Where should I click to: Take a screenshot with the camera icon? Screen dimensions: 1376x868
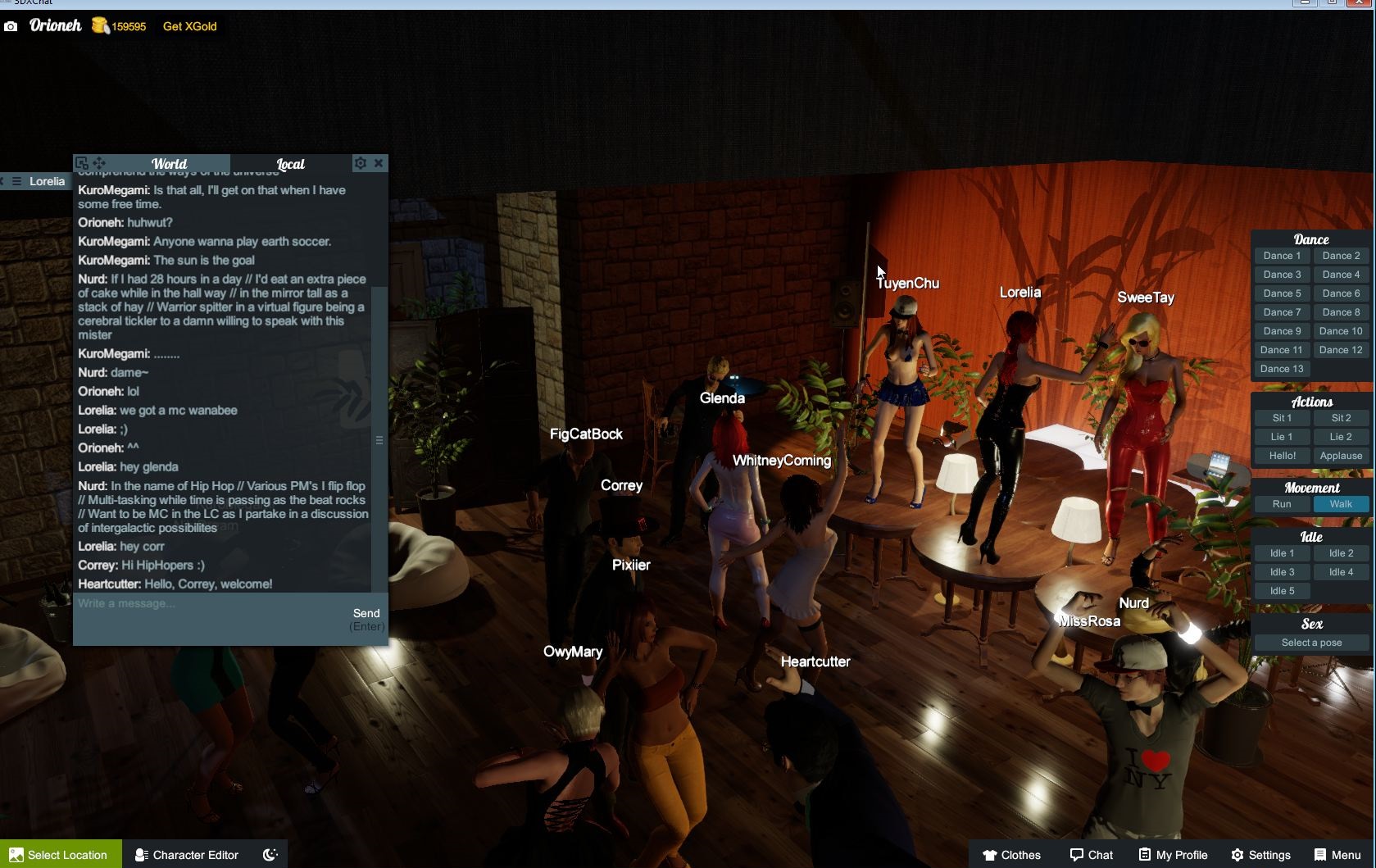pyautogui.click(x=11, y=26)
